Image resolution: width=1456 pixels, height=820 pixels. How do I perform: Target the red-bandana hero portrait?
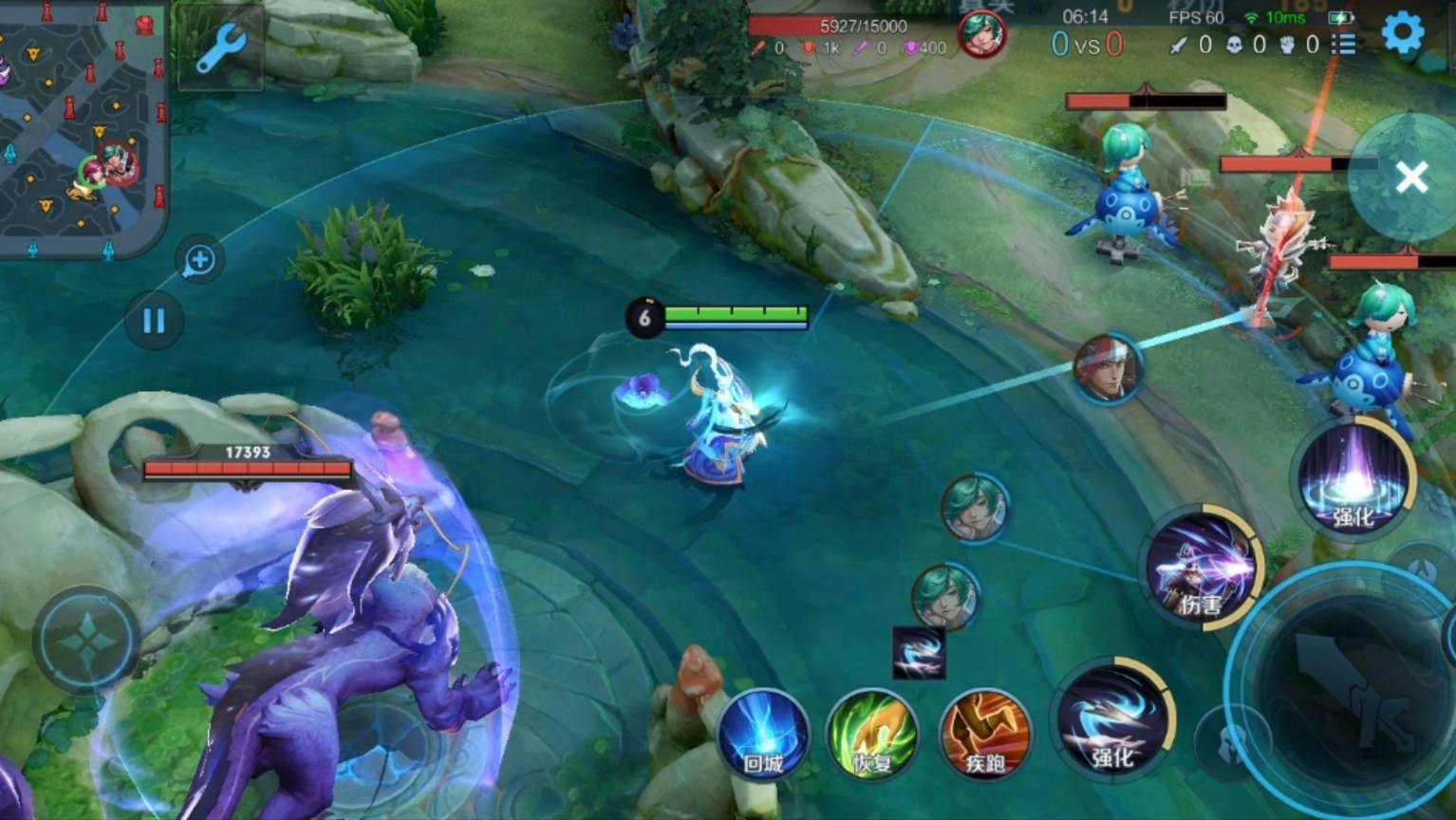(x=1107, y=368)
